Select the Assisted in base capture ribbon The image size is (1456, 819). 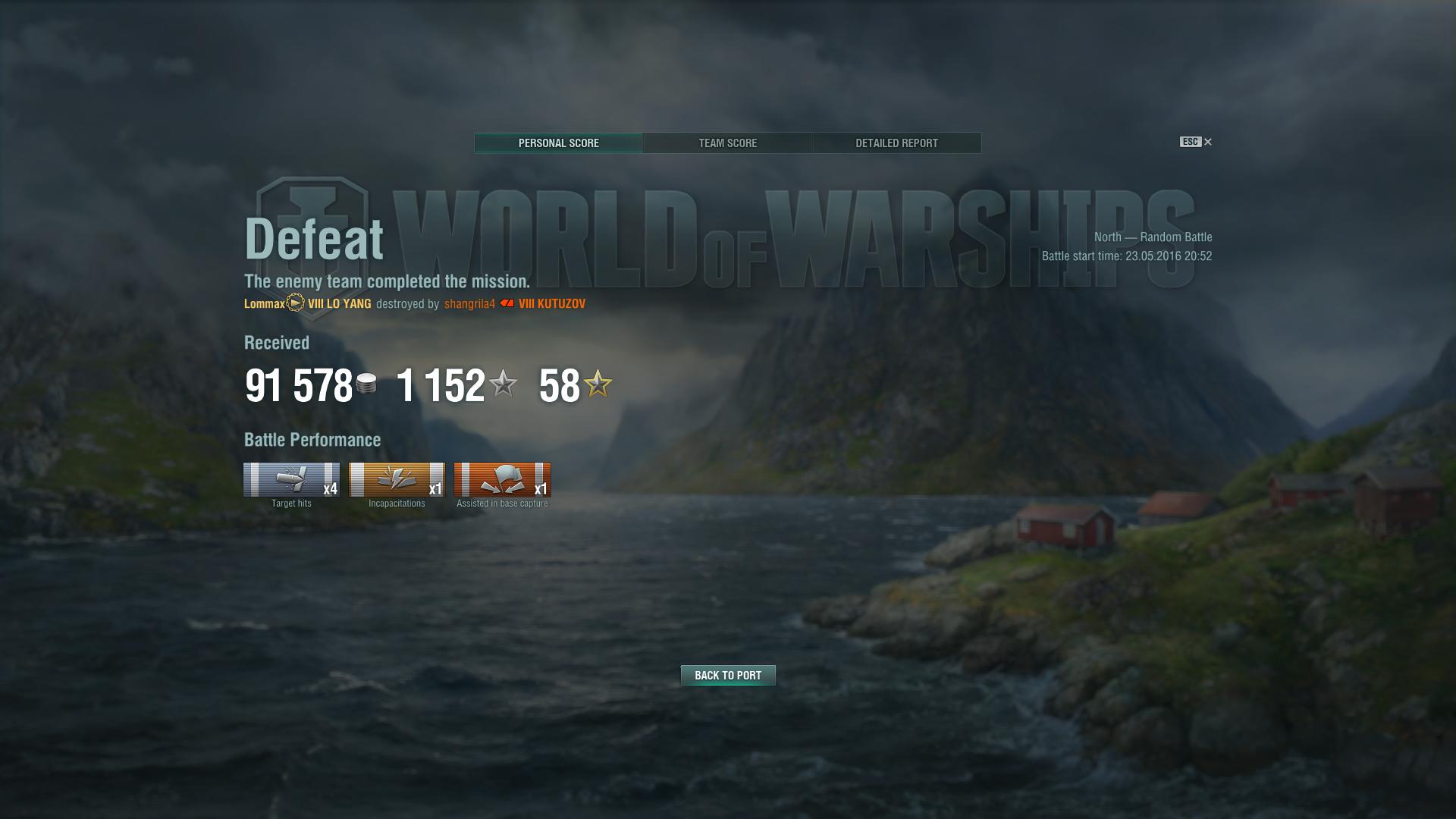point(502,480)
